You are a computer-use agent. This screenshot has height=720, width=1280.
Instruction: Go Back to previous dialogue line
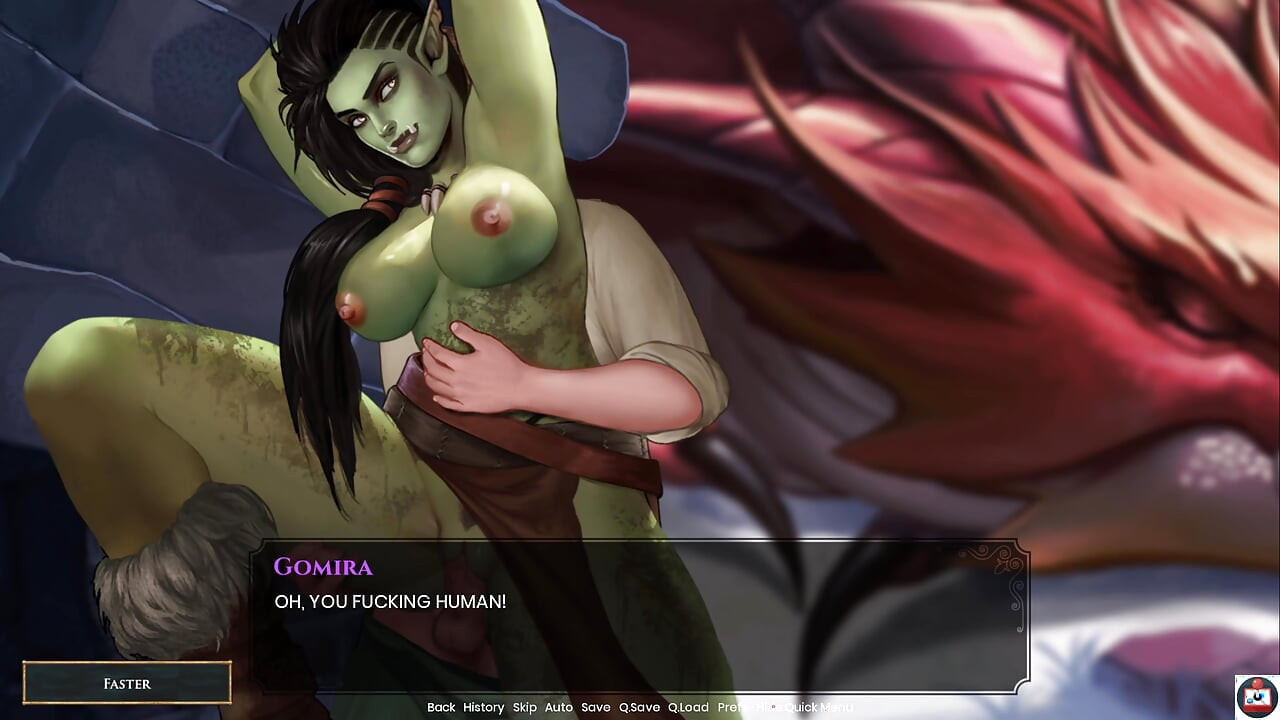(x=441, y=707)
